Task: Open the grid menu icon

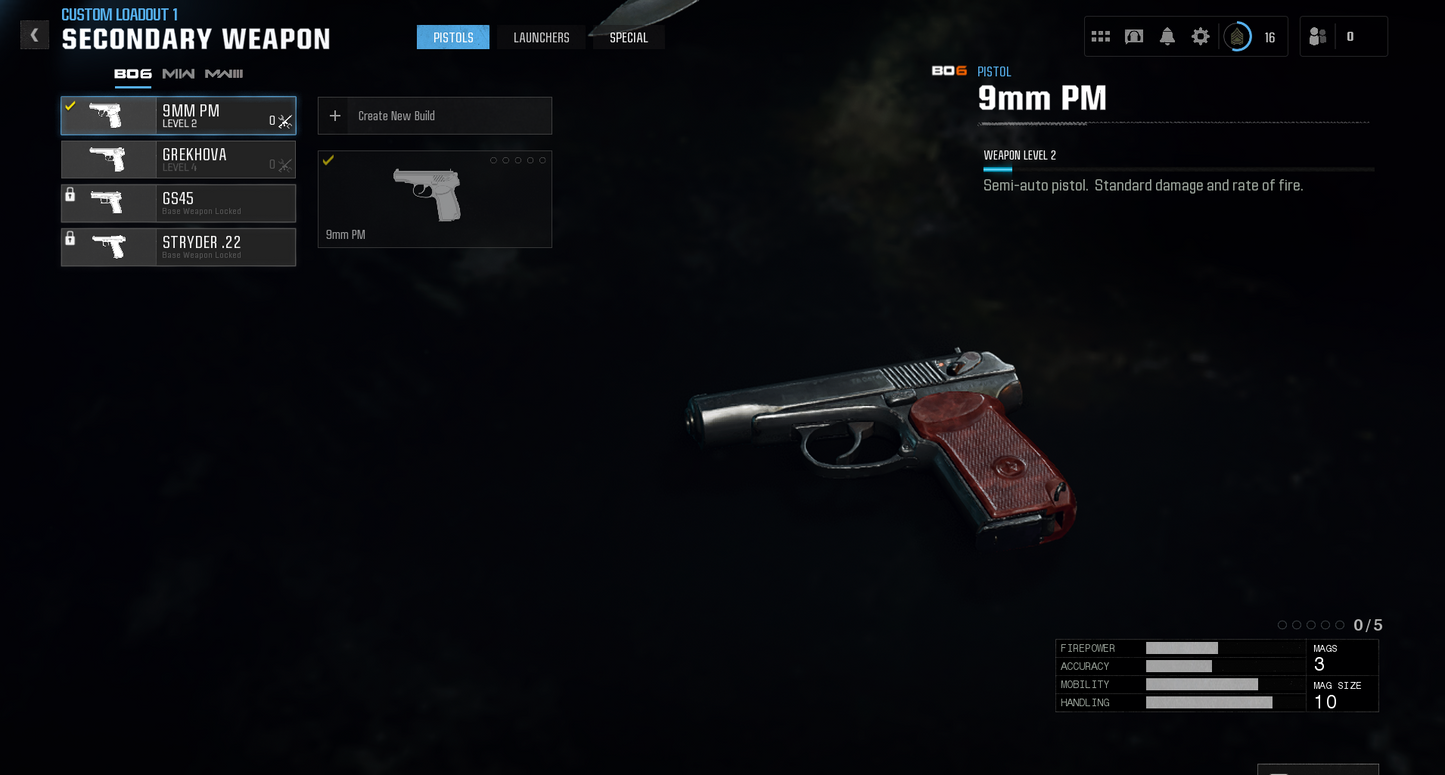Action: pos(1101,37)
